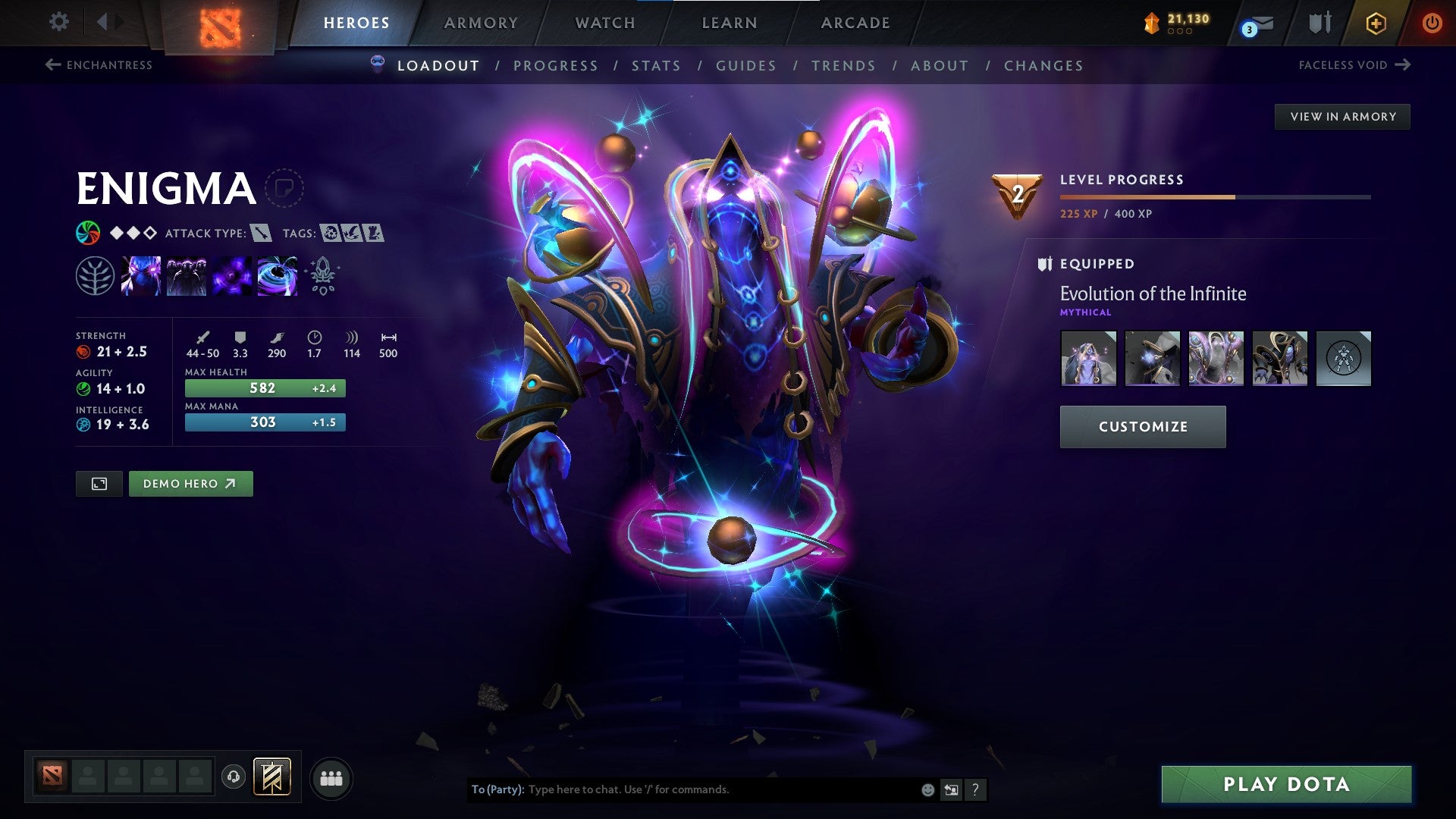Expand the settings gear menu

tap(58, 22)
